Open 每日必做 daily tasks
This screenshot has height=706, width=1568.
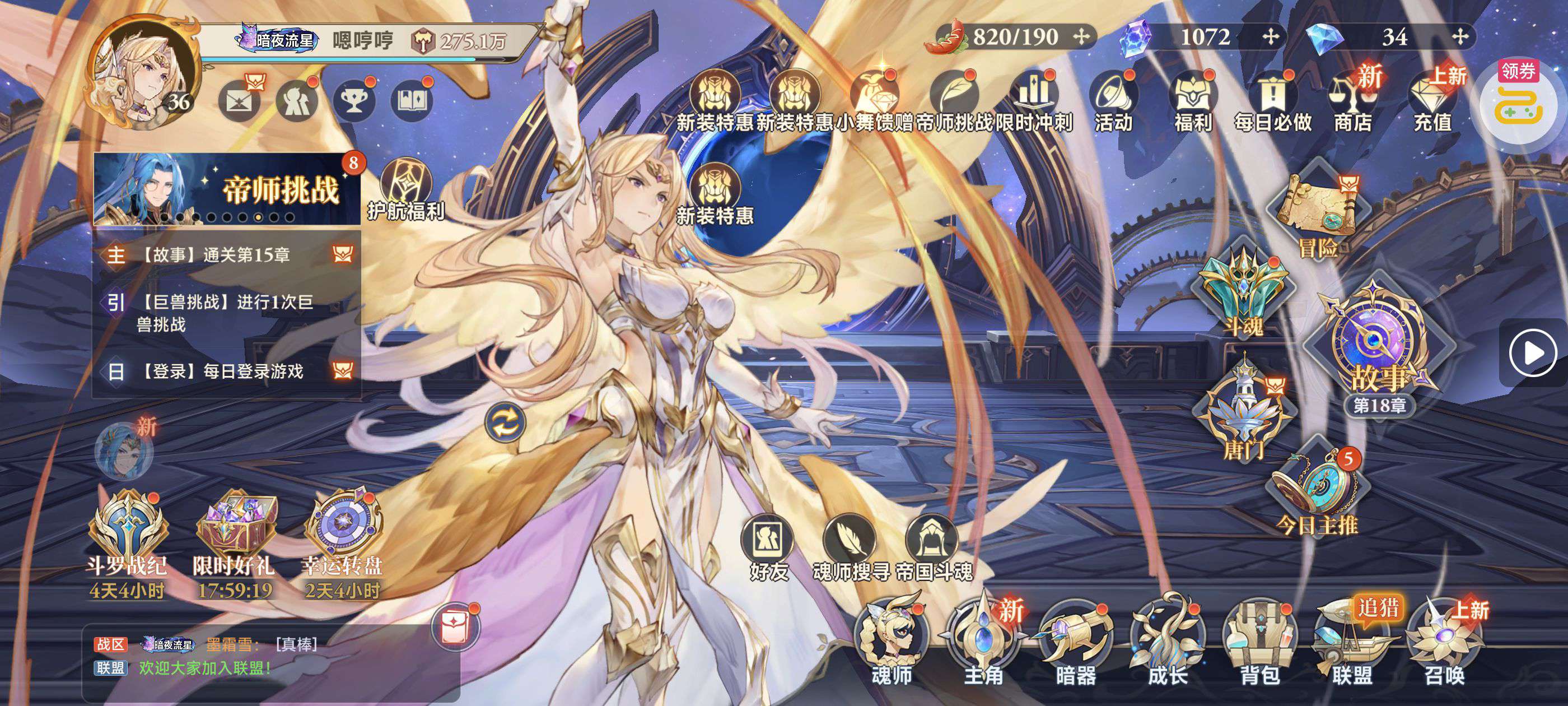coord(1272,103)
